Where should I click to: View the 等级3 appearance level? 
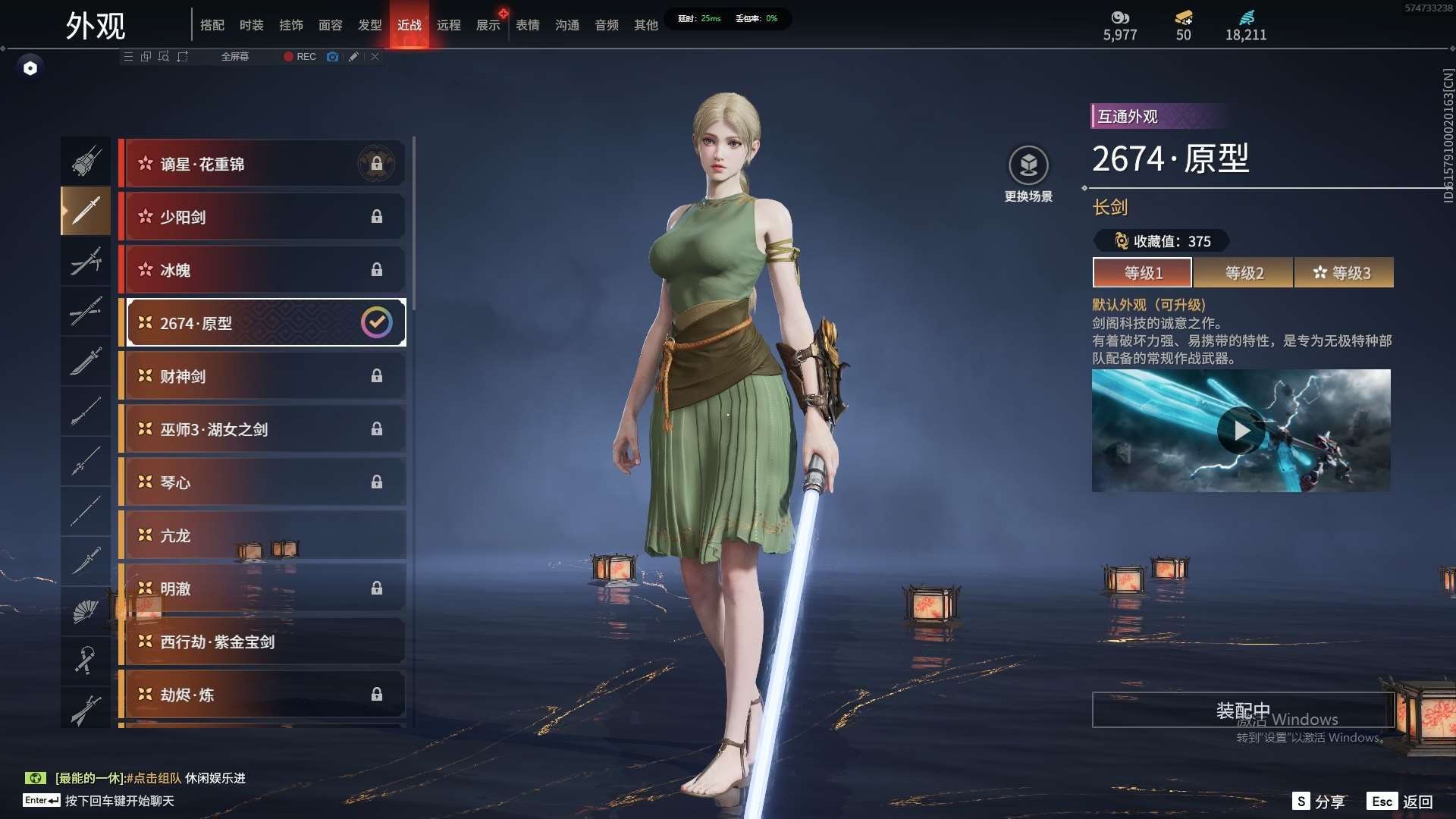click(x=1343, y=273)
